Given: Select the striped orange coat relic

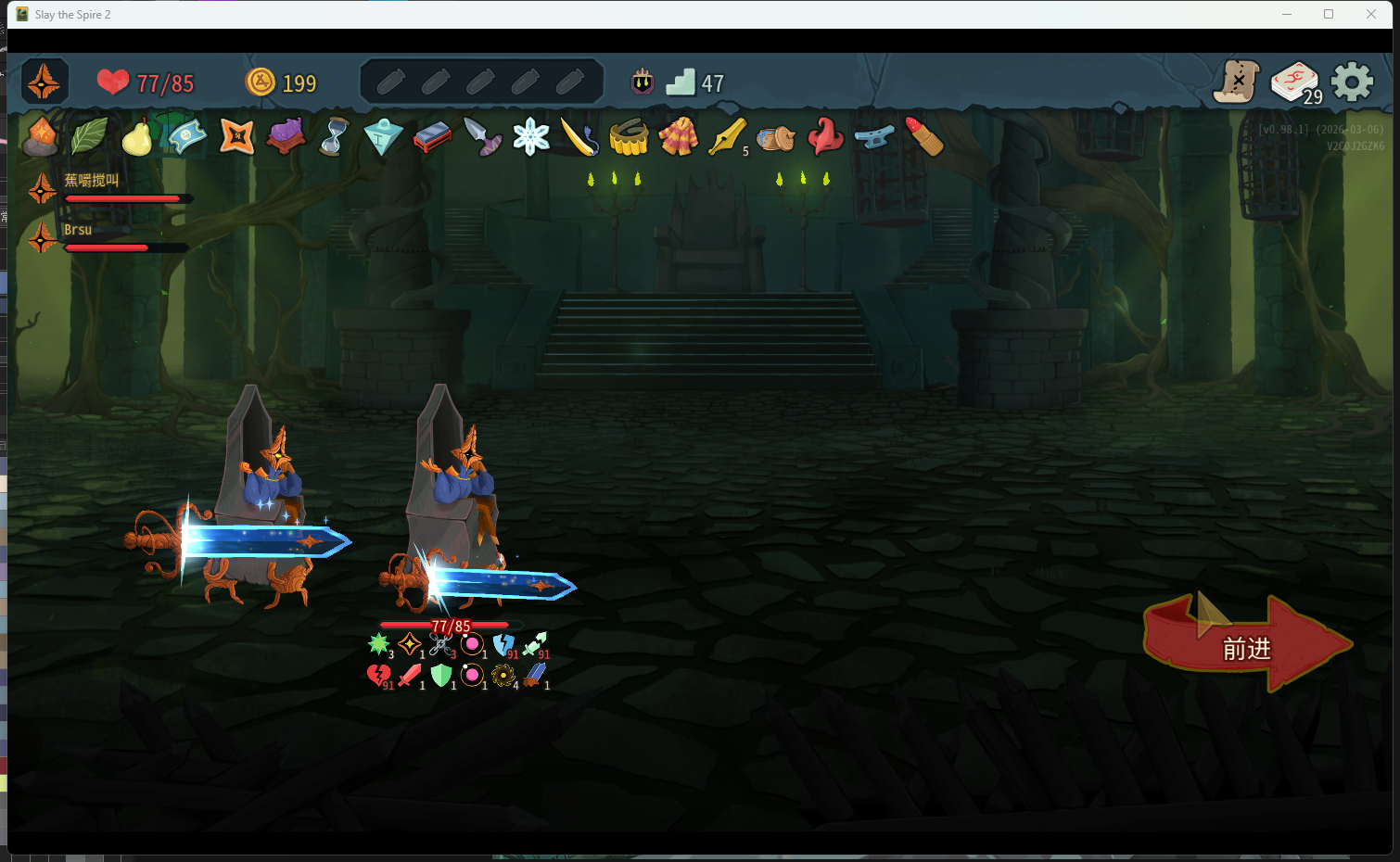Looking at the screenshot, I should [x=678, y=137].
